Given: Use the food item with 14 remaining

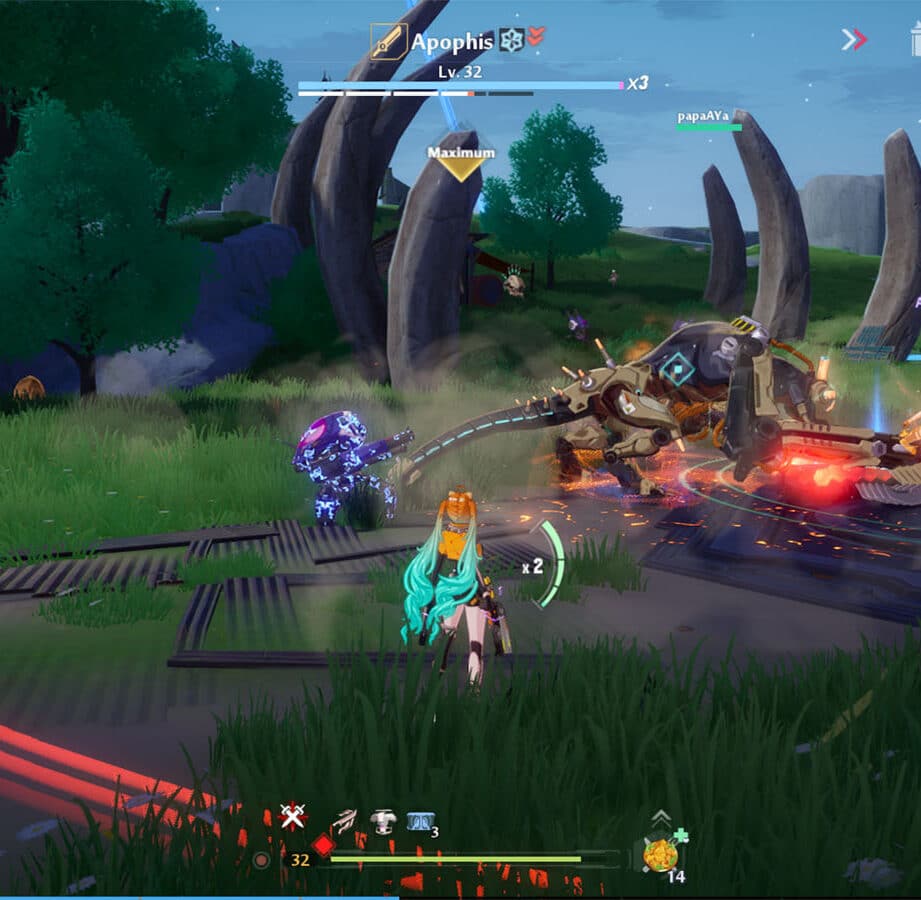Looking at the screenshot, I should pos(660,856).
